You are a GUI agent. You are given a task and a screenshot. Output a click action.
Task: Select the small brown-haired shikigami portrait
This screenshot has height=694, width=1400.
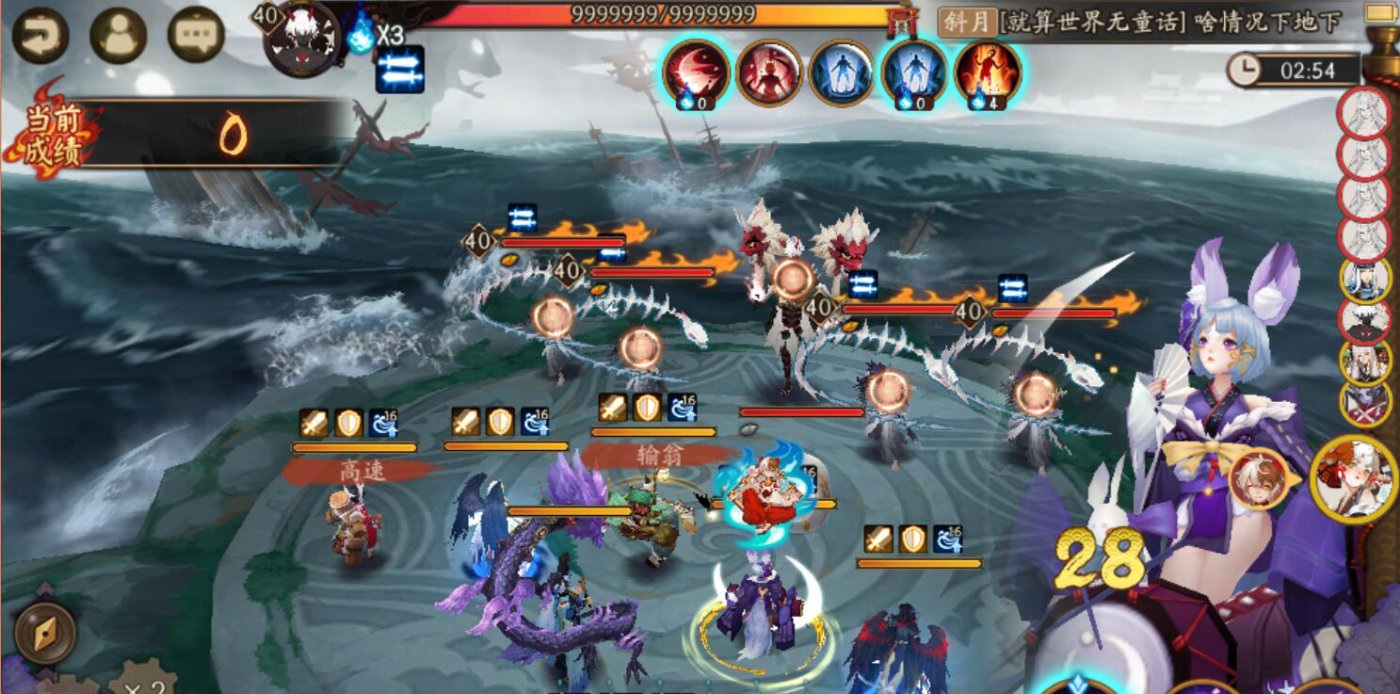coord(1259,480)
